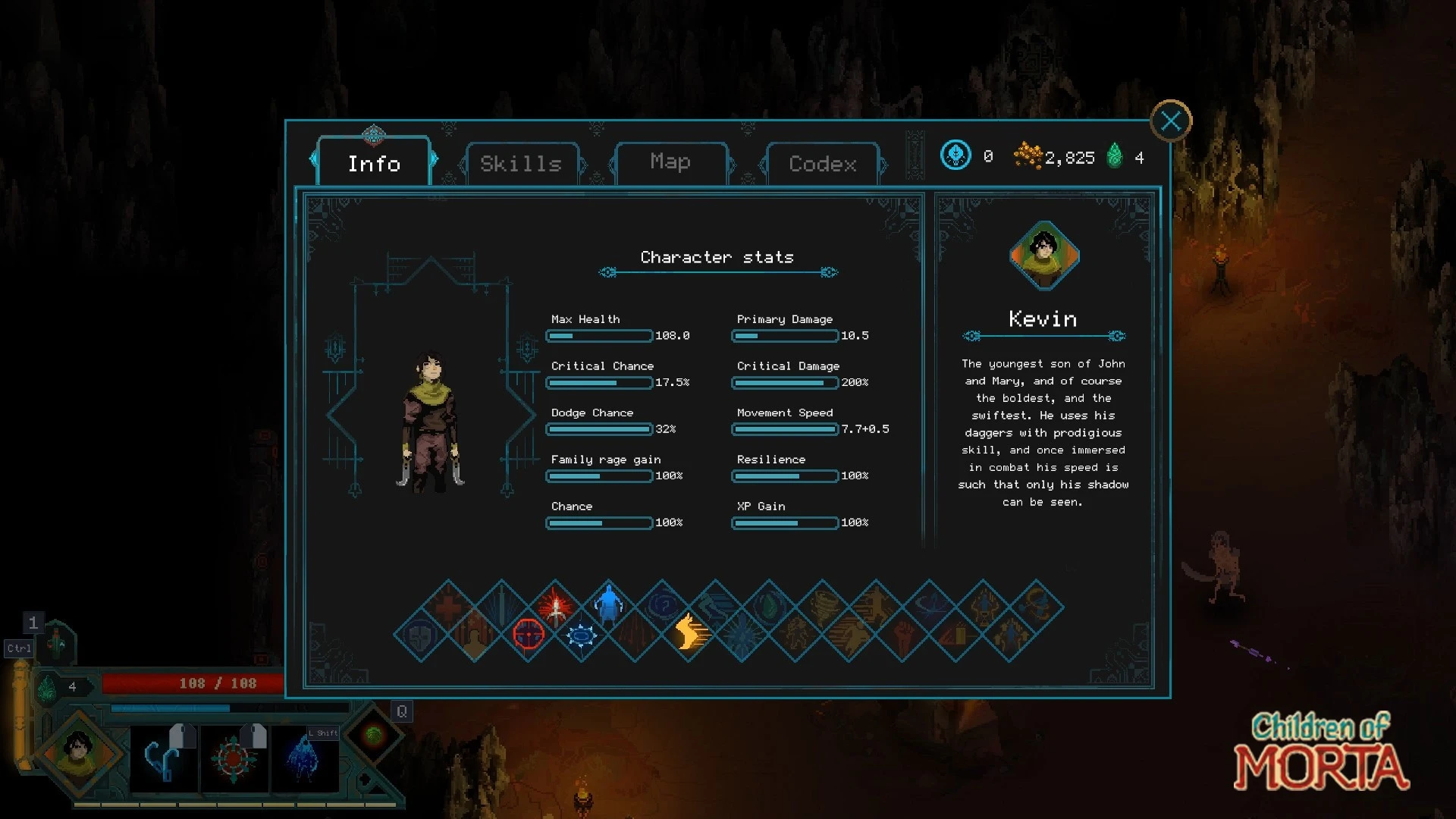Show the Codex tab
This screenshot has height=819, width=1456.
point(823,164)
